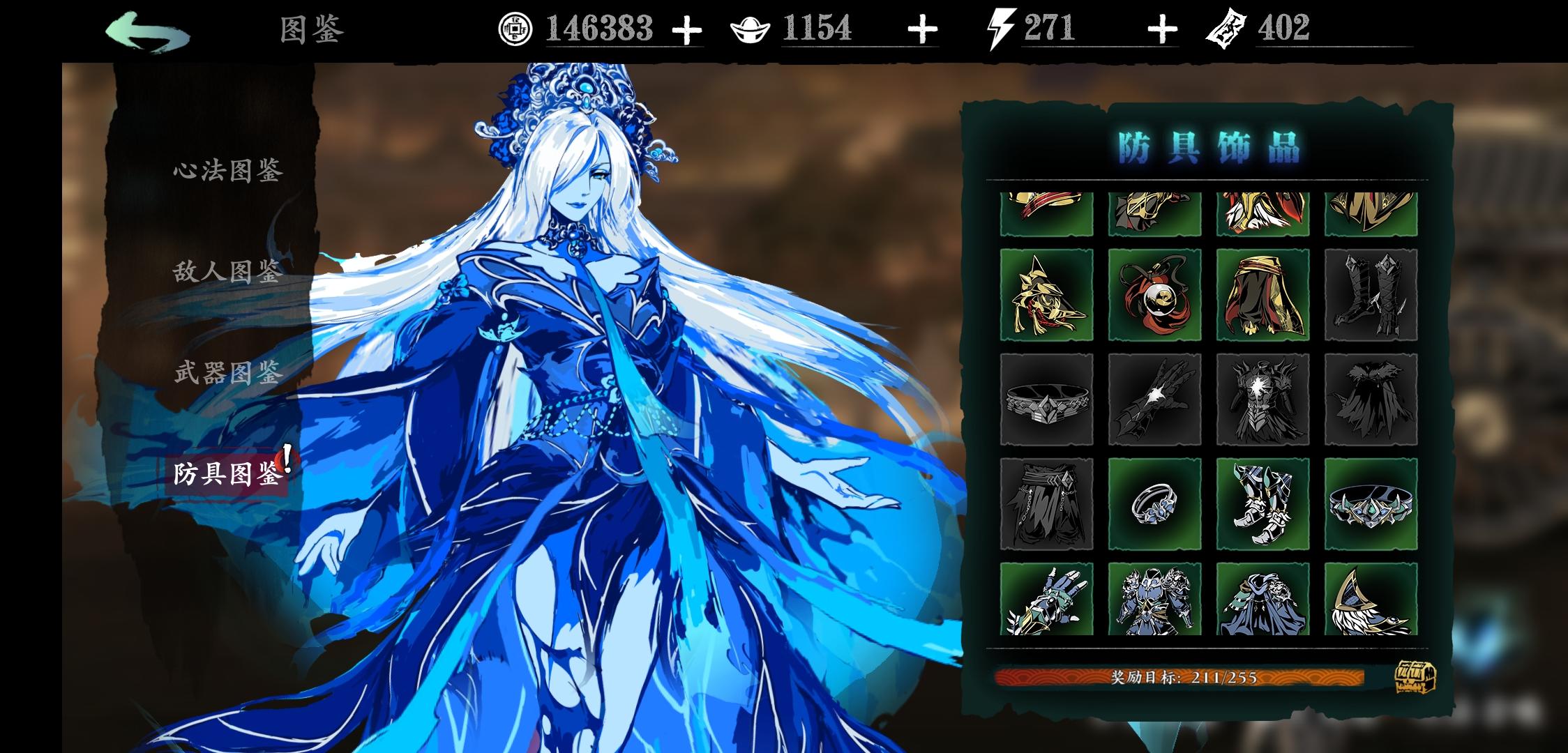1568x753 pixels.
Task: Click the plus button next to silver ingots
Action: click(x=922, y=29)
